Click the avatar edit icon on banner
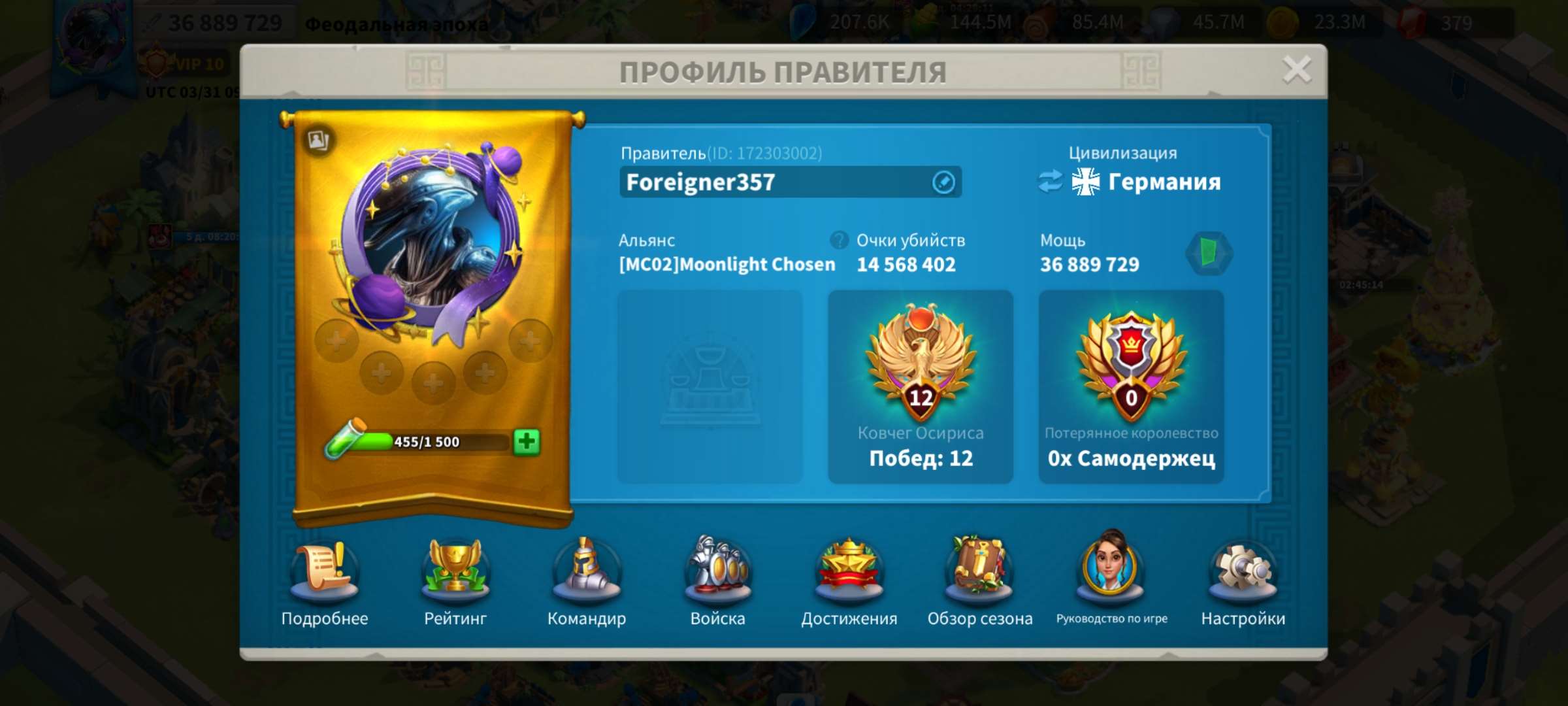1568x706 pixels. tap(317, 141)
